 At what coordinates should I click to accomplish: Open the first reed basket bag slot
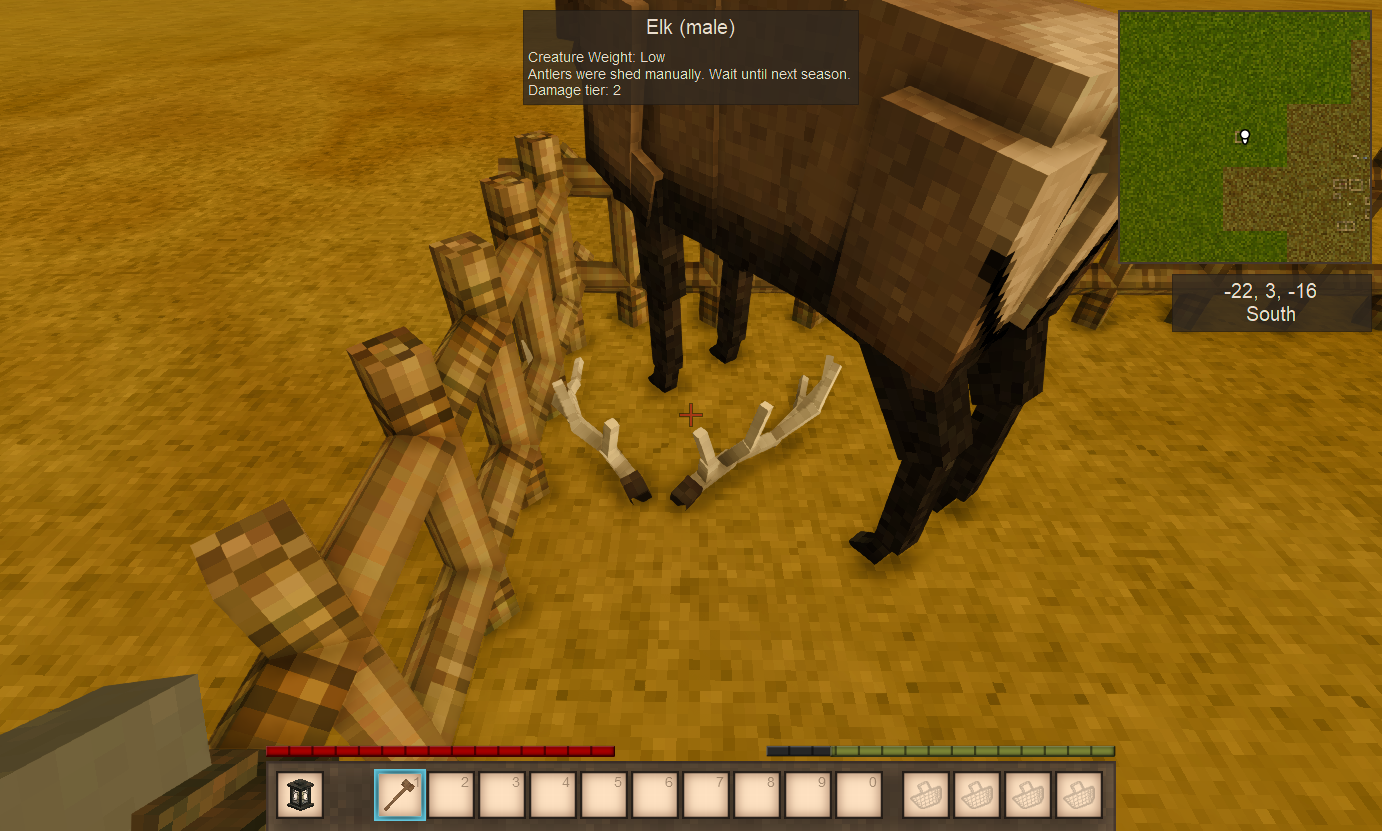click(925, 794)
